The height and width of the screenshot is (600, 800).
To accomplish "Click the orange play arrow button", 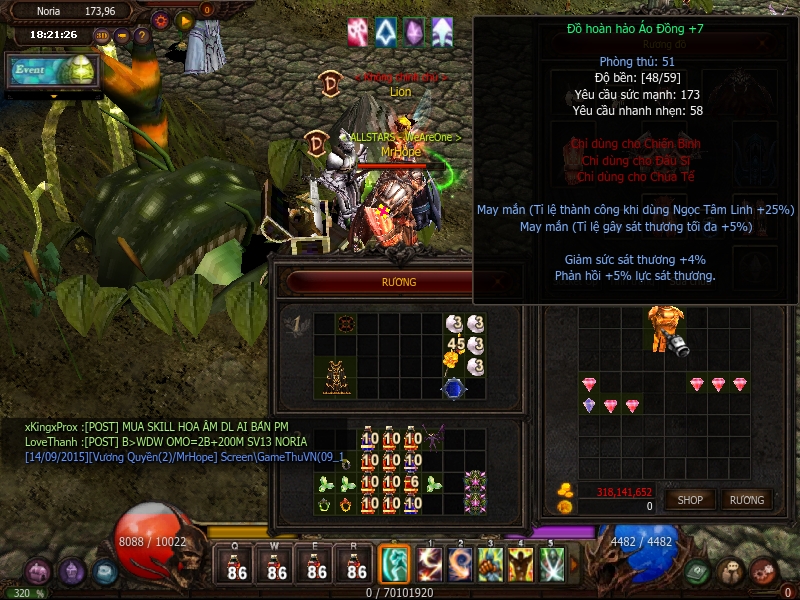I will [x=184, y=19].
